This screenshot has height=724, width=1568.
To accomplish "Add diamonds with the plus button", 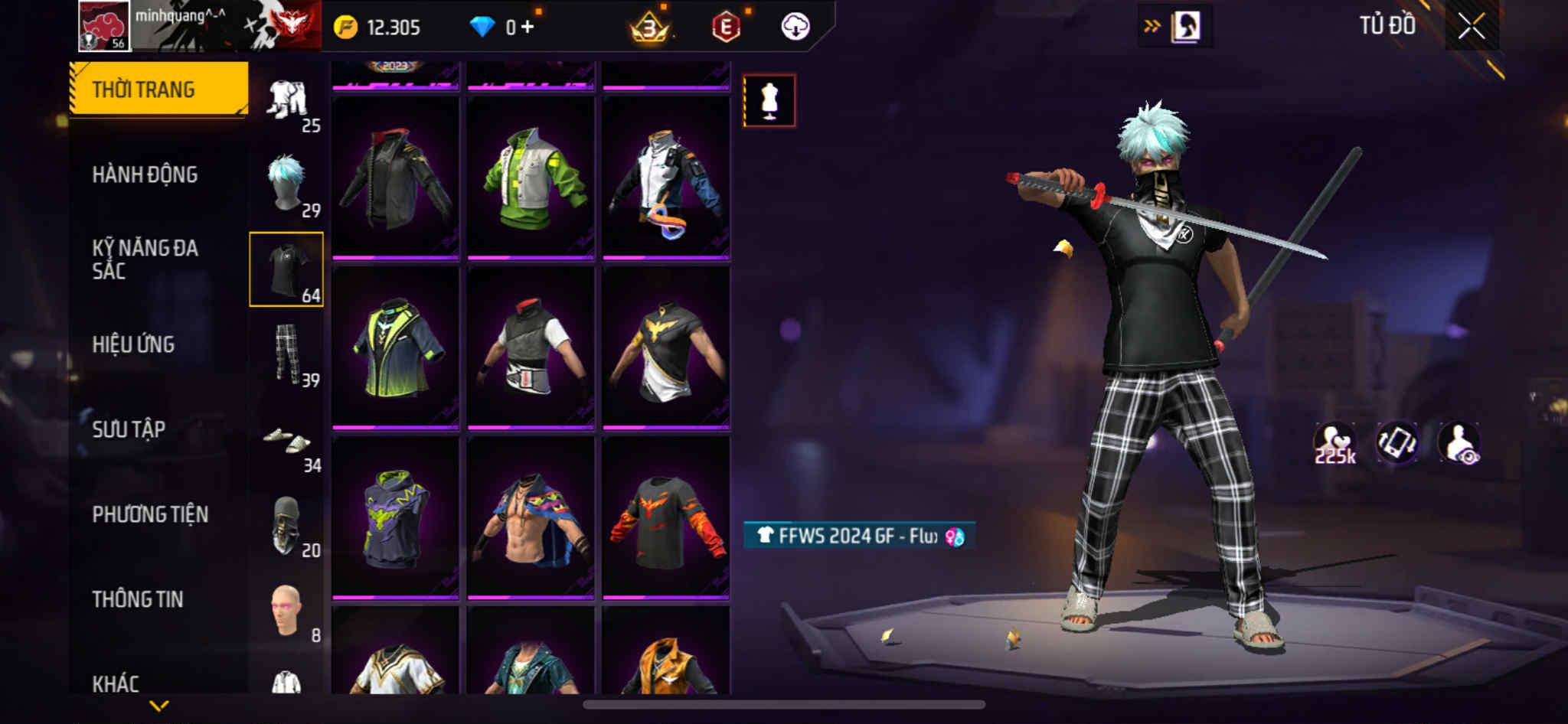I will coord(528,27).
